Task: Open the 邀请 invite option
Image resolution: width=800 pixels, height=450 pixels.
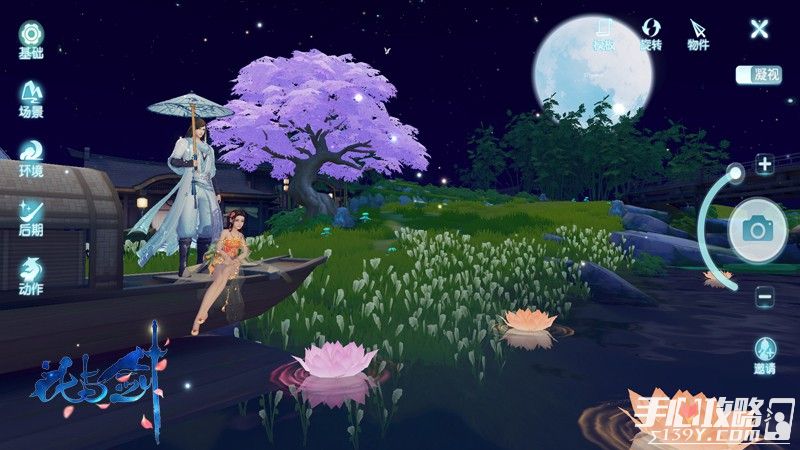Action: pyautogui.click(x=765, y=354)
